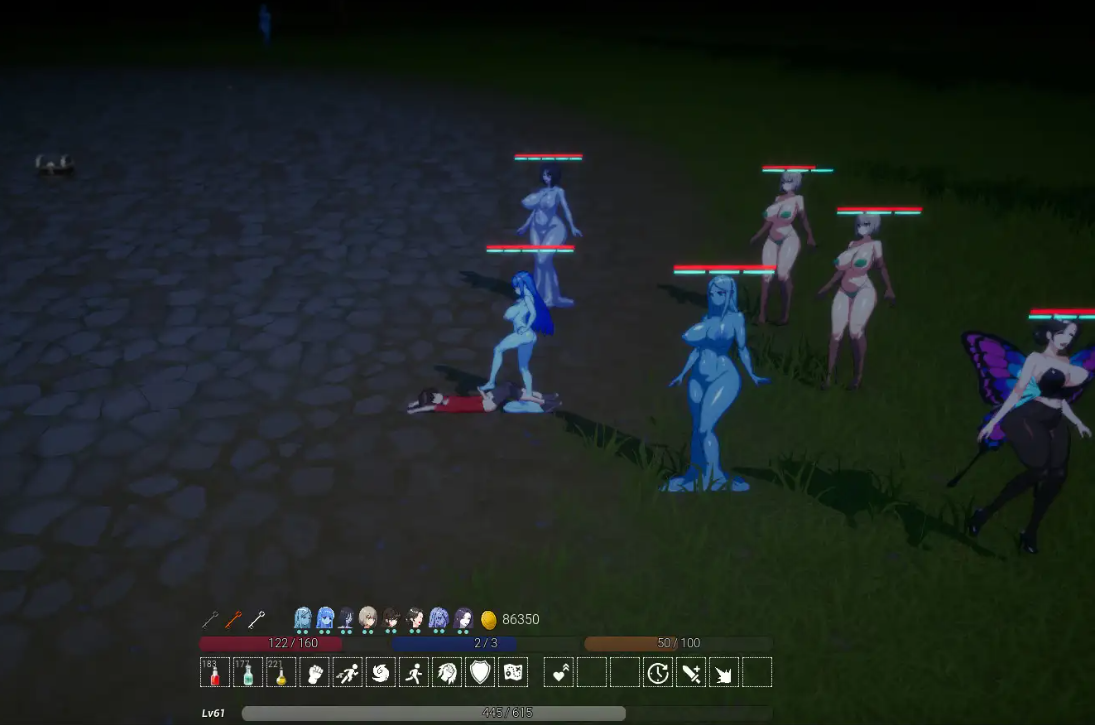Activate the fist punch skill
This screenshot has height=725, width=1095.
pos(314,672)
